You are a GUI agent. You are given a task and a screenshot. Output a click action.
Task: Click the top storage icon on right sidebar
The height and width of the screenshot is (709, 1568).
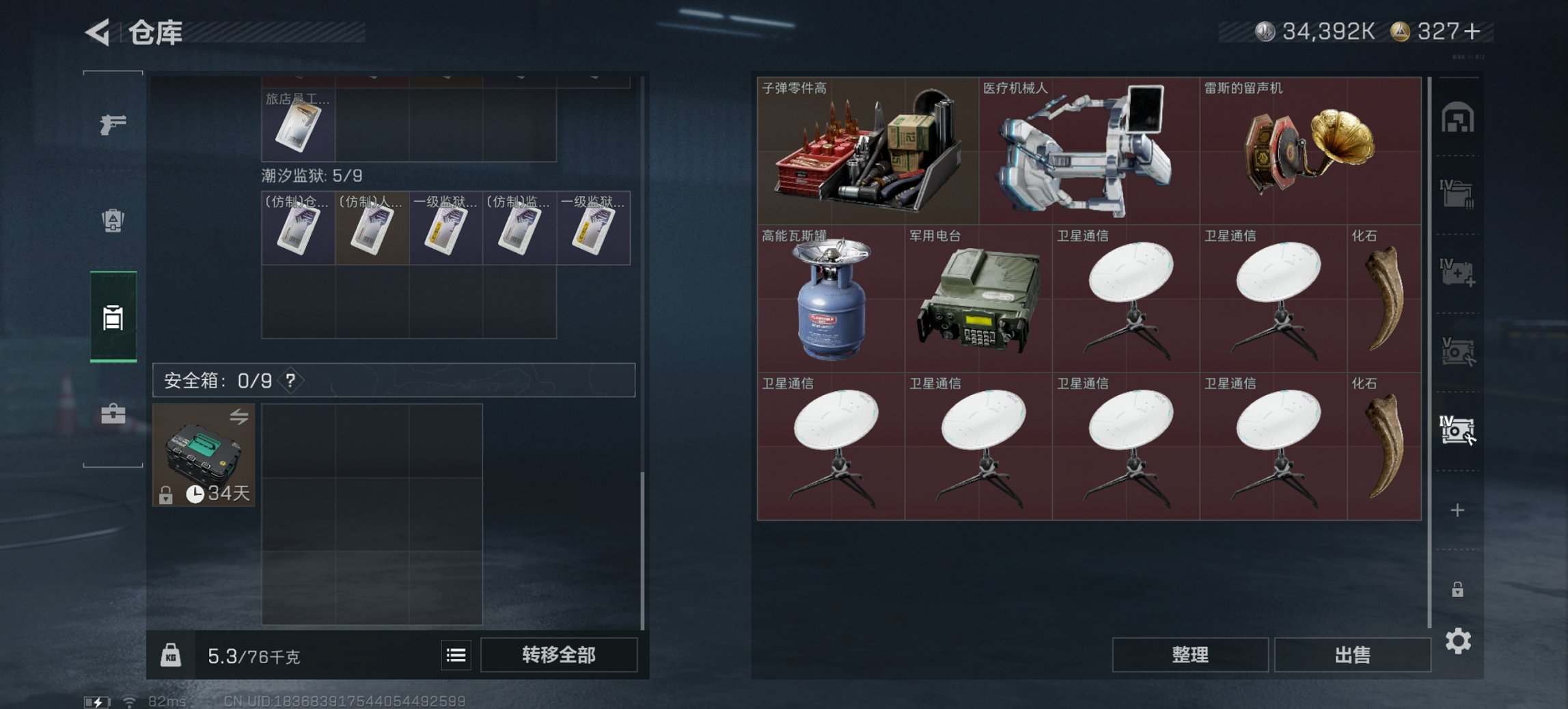(x=1458, y=118)
